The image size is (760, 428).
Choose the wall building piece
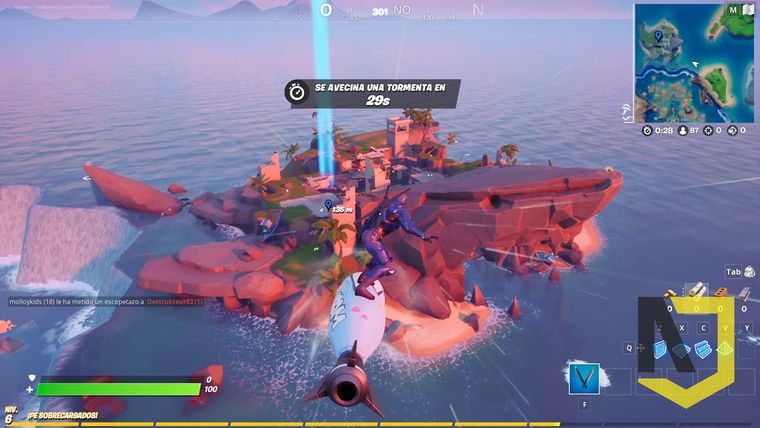coord(660,349)
